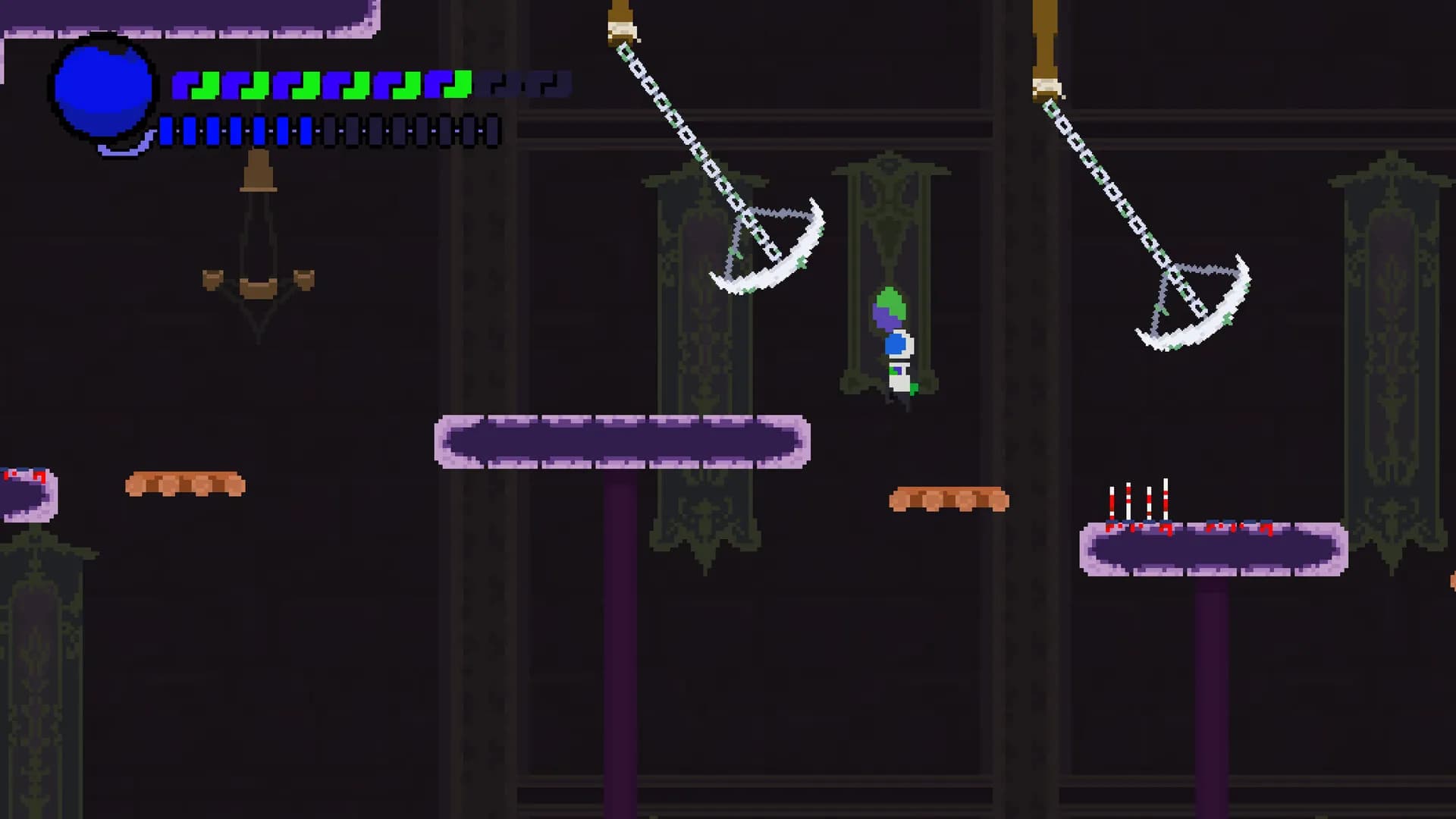Click the orange platform below the player
Image resolution: width=1456 pixels, height=819 pixels.
coord(948,500)
